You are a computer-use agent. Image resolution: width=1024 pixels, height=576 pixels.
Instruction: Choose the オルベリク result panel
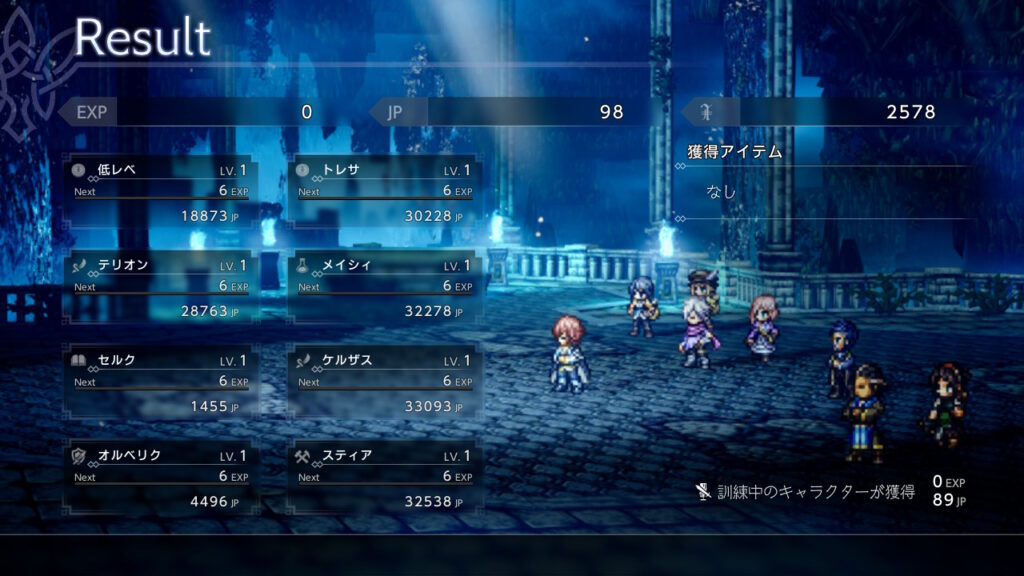[x=160, y=478]
